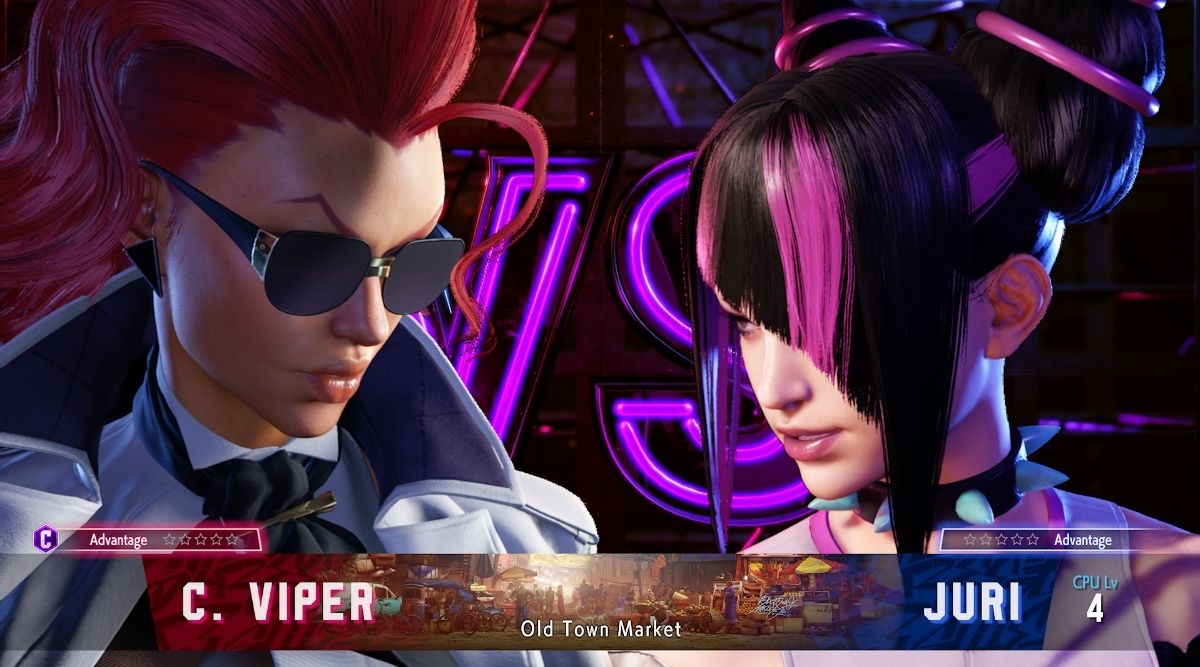Screen dimensions: 1200x667
Task: Select the Old Town Market stage banner
Action: (x=600, y=598)
